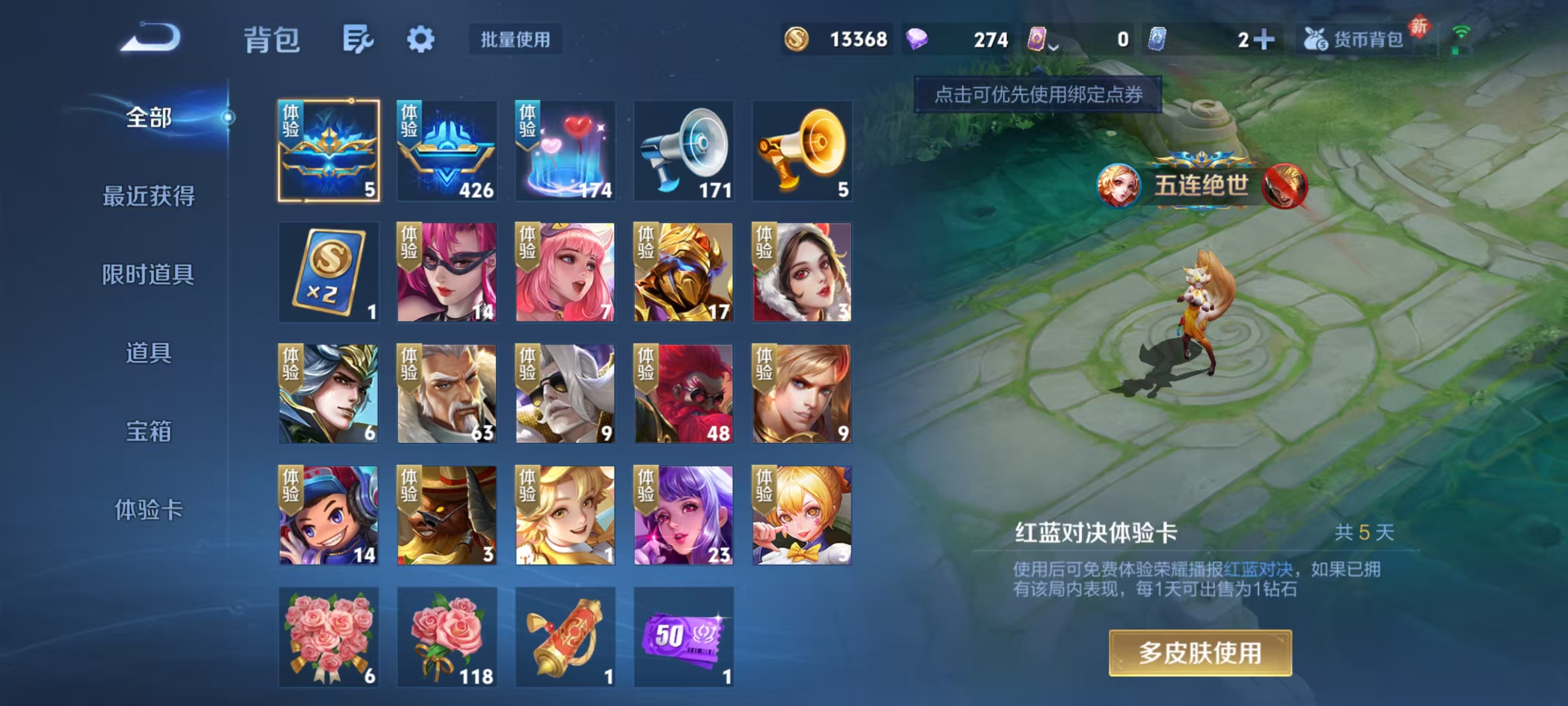Select the purple 50 voucher ticket item
Image resolution: width=1568 pixels, height=706 pixels.
coord(684,637)
